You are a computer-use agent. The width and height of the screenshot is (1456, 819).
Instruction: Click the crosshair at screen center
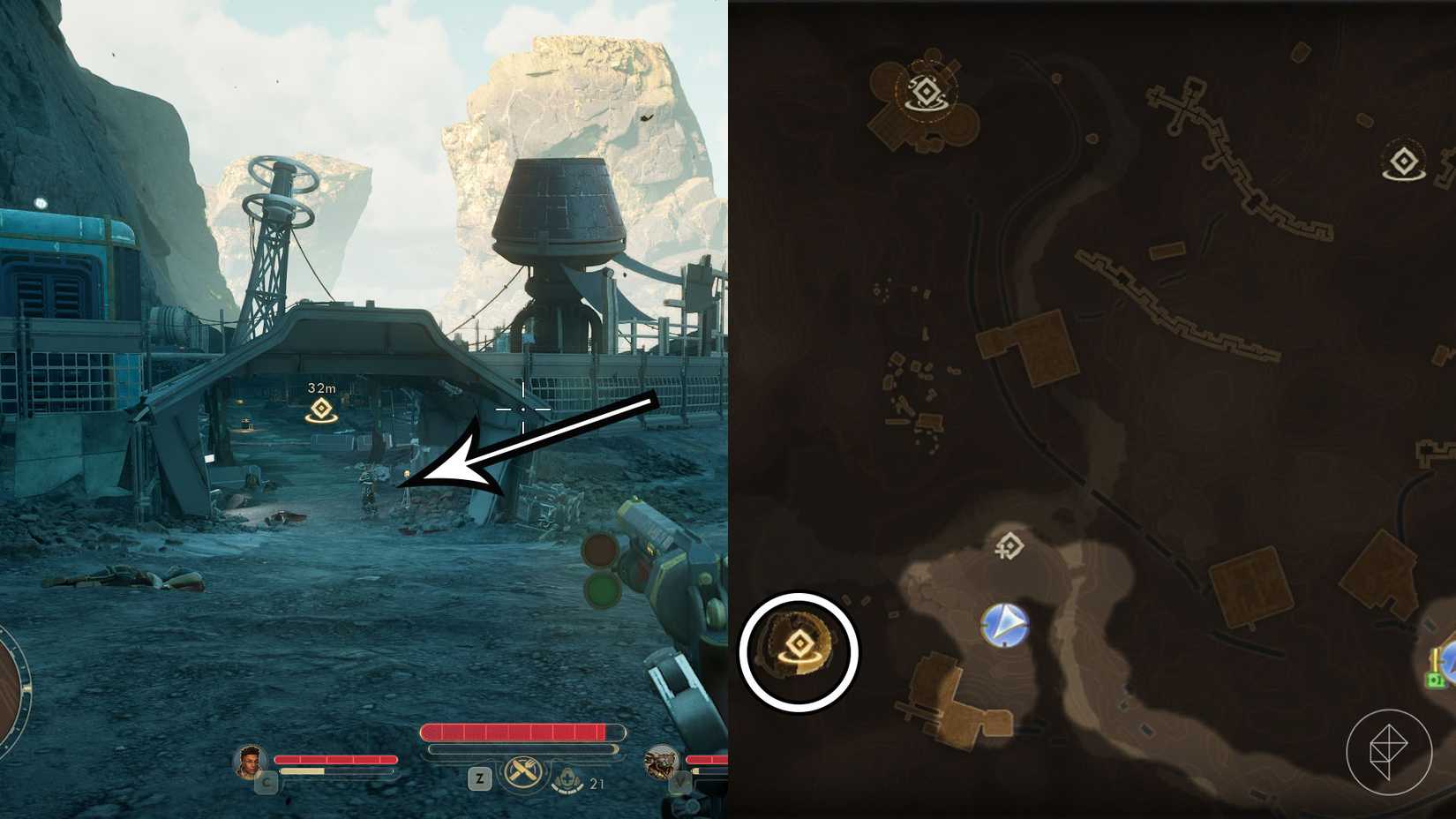pos(522,409)
